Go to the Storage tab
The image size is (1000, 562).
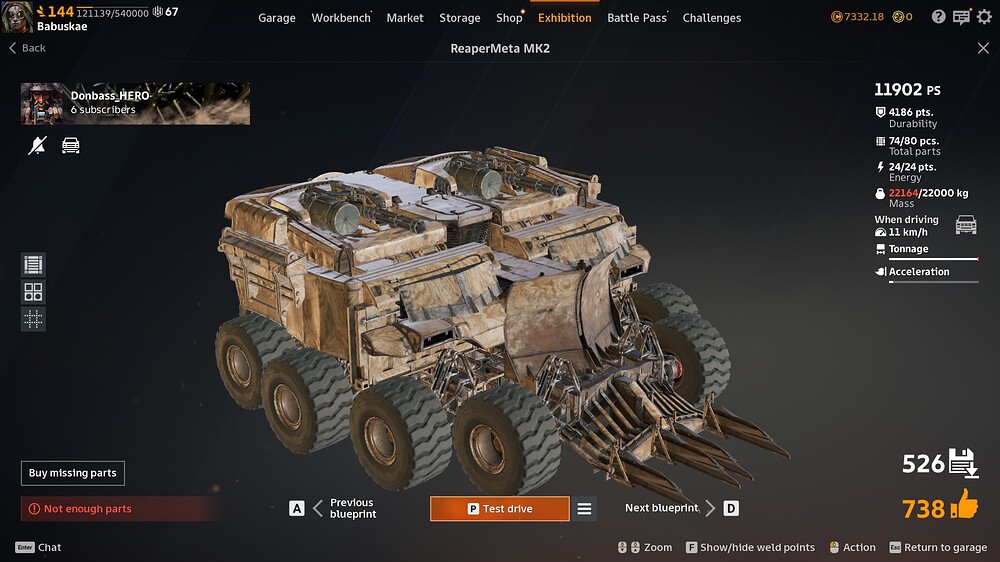tap(460, 17)
